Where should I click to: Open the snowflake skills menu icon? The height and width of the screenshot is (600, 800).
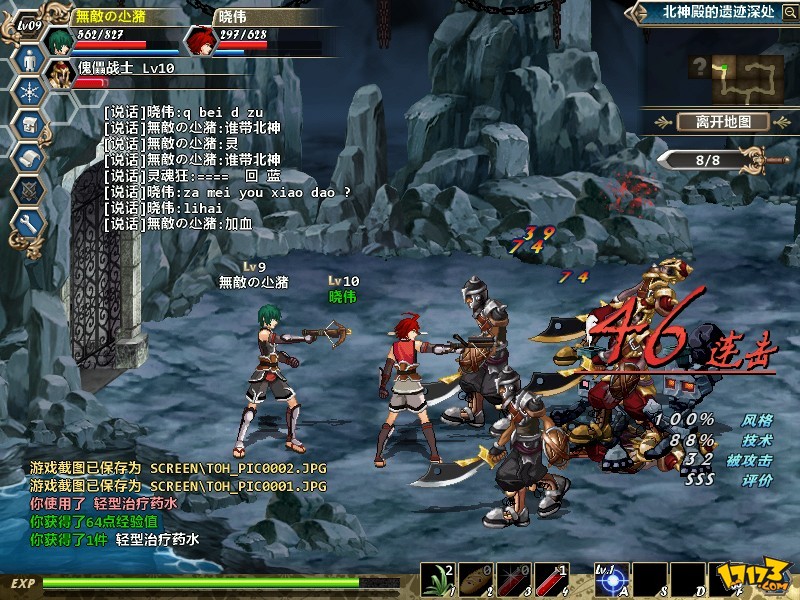click(27, 91)
